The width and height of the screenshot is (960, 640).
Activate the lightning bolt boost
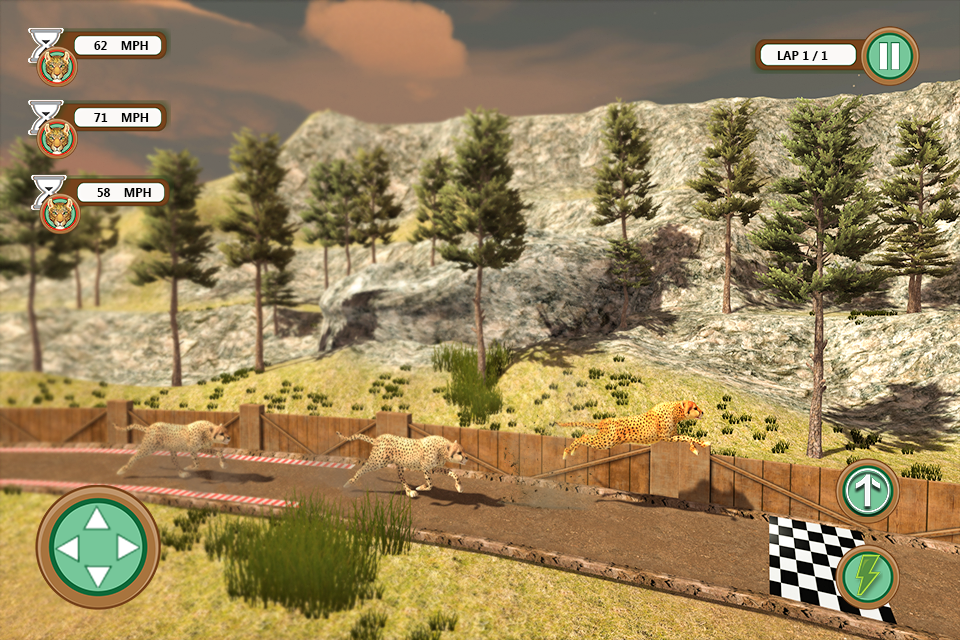[867, 577]
